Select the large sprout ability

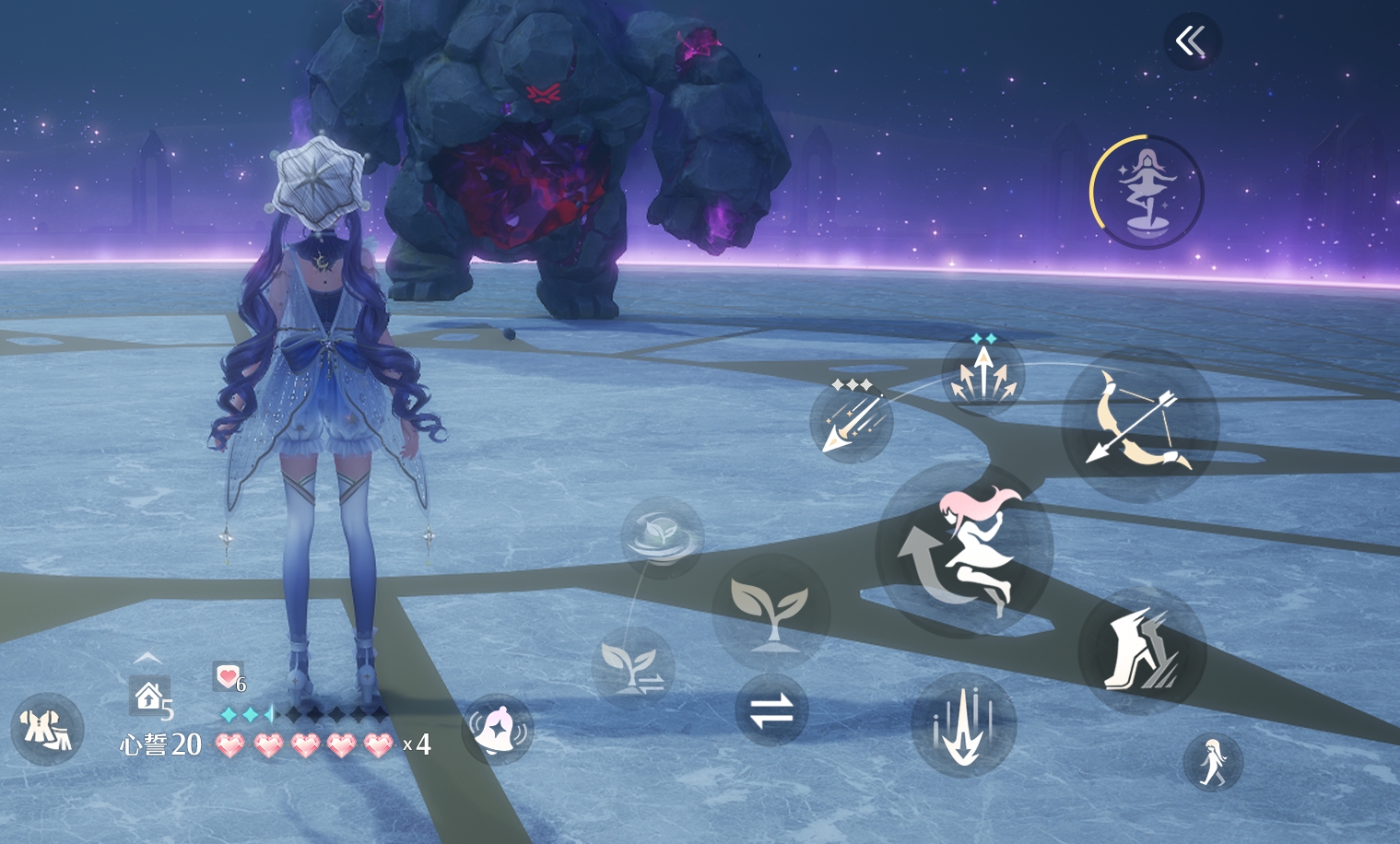(771, 612)
